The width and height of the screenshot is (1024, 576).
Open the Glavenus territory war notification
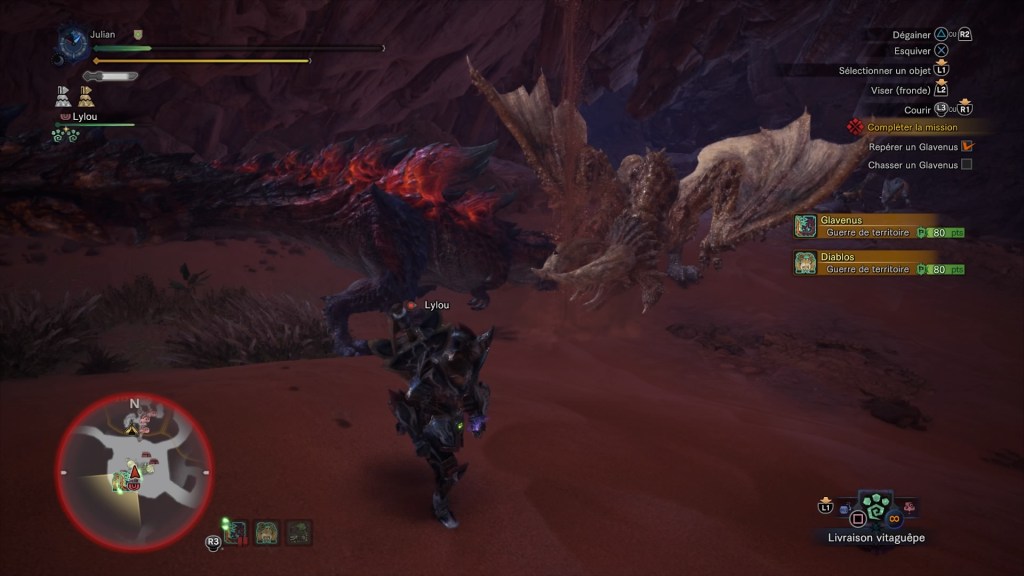pyautogui.click(x=880, y=226)
